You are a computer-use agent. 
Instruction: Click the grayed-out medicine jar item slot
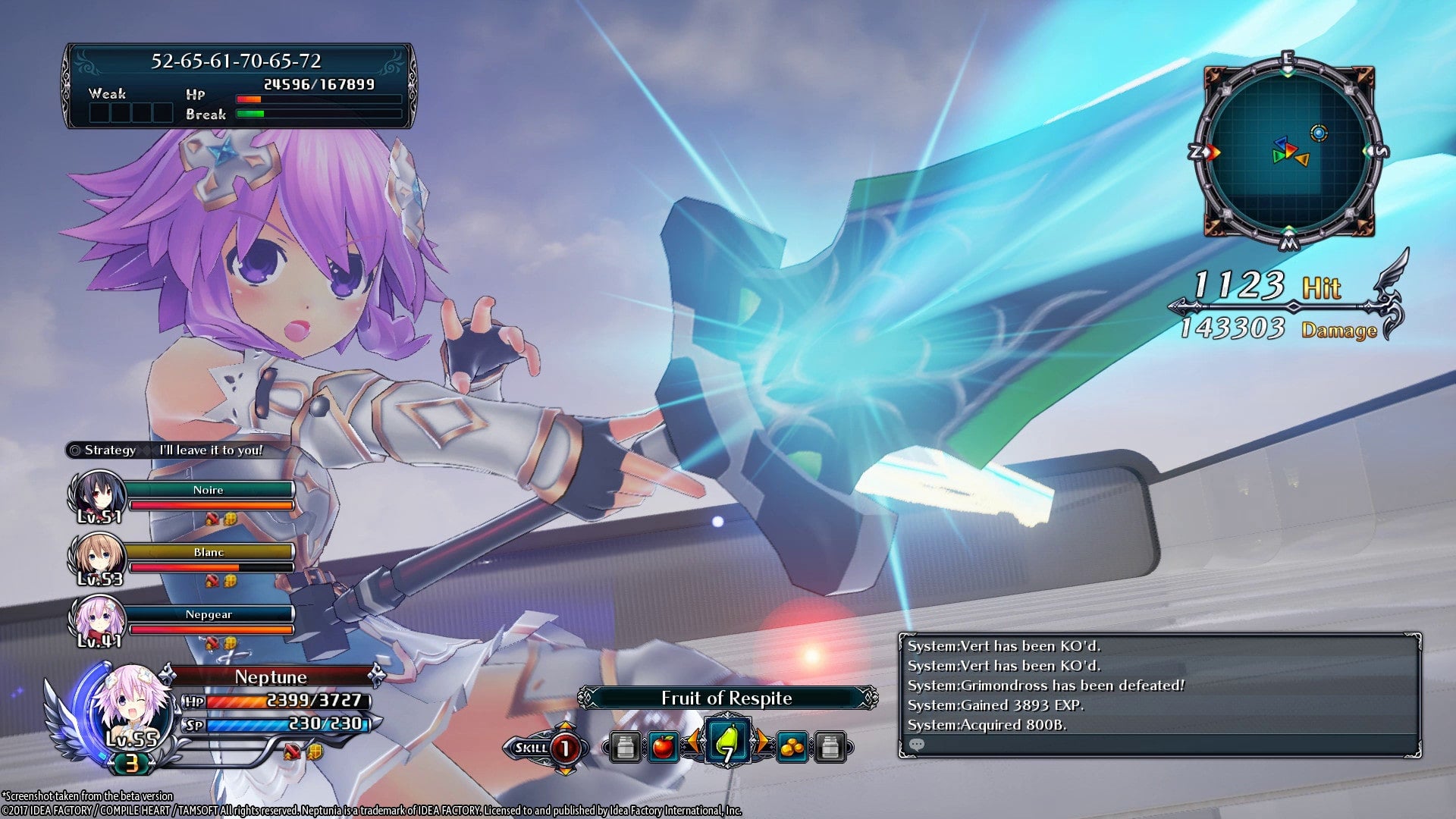[625, 747]
